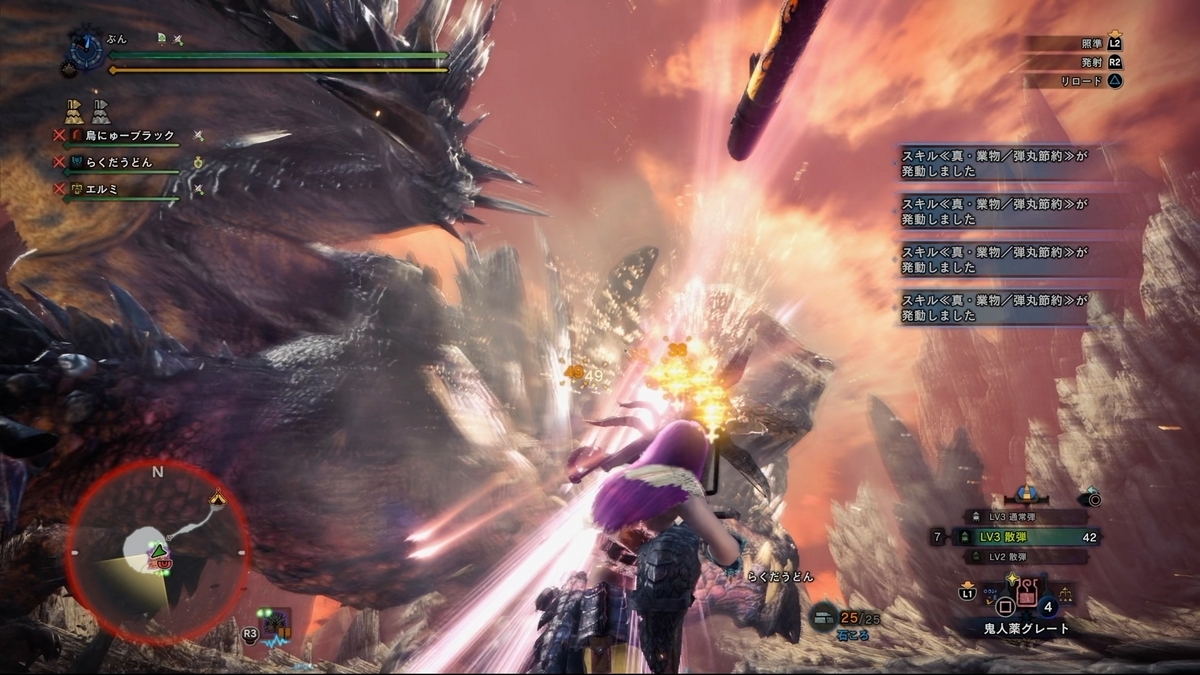Click the top skill activation notification
This screenshot has width=1200, height=675.
(995, 164)
